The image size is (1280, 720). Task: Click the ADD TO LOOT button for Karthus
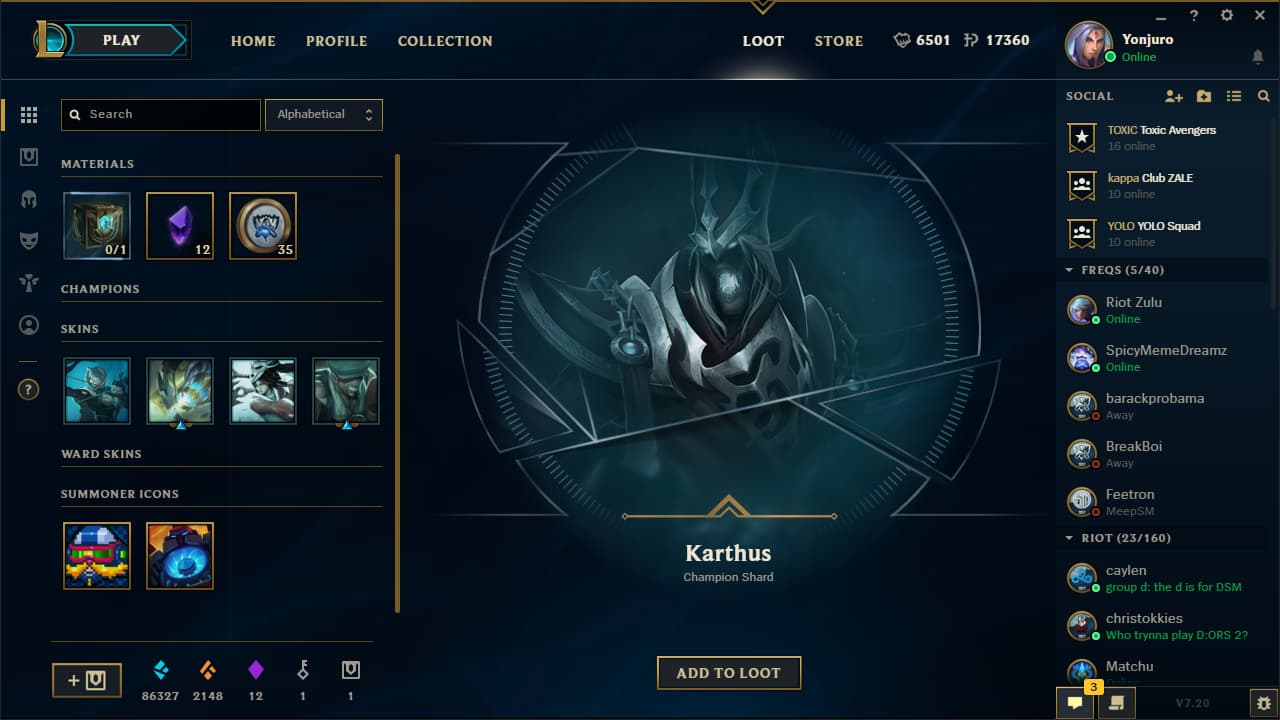728,672
